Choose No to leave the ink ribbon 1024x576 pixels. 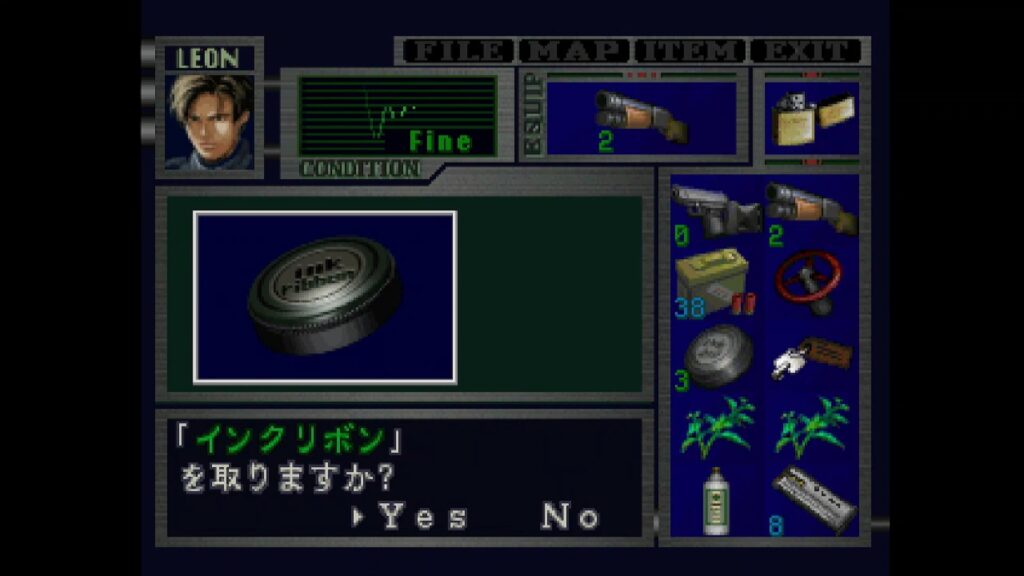tap(570, 516)
